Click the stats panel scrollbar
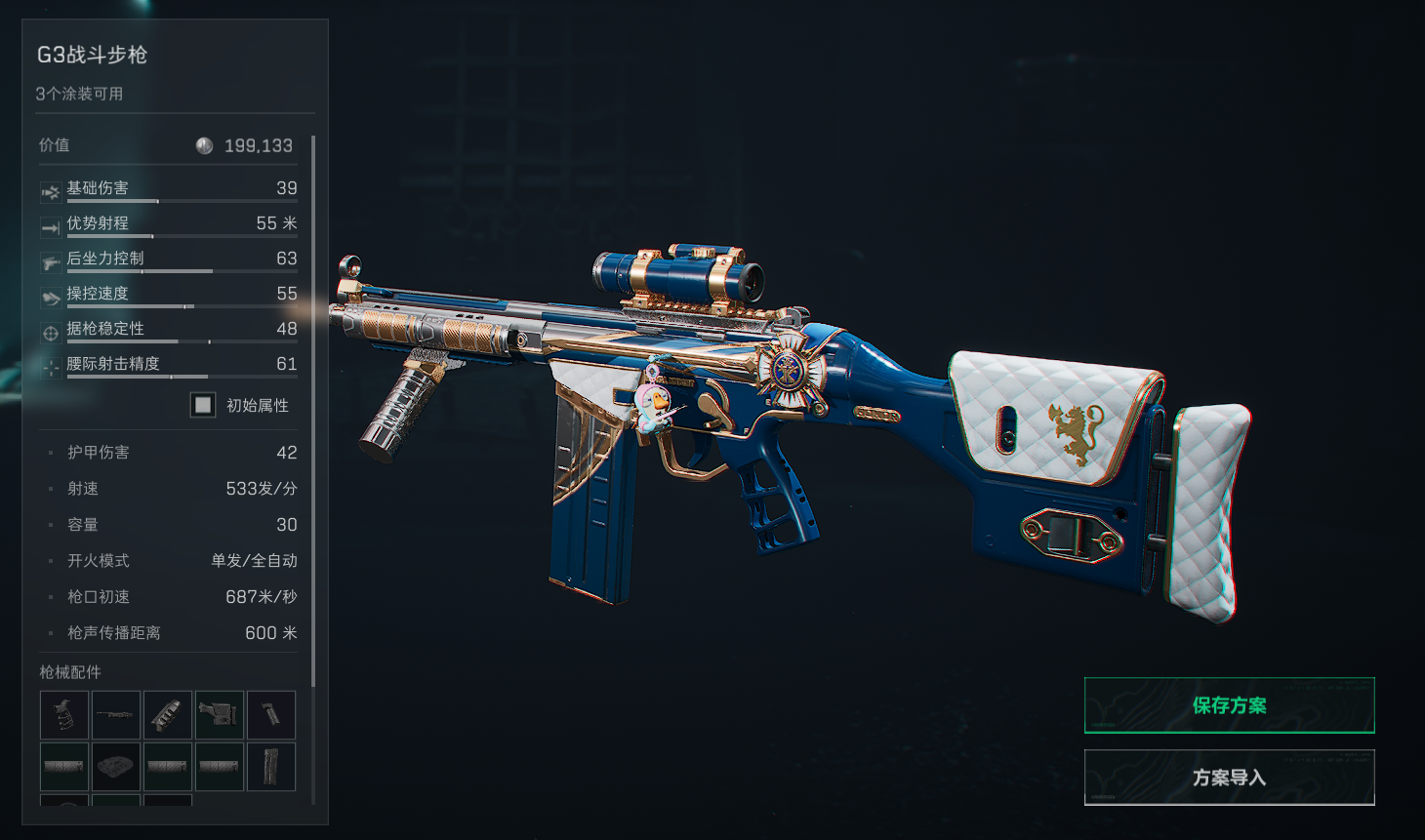The height and width of the screenshot is (840, 1425). pos(313,410)
